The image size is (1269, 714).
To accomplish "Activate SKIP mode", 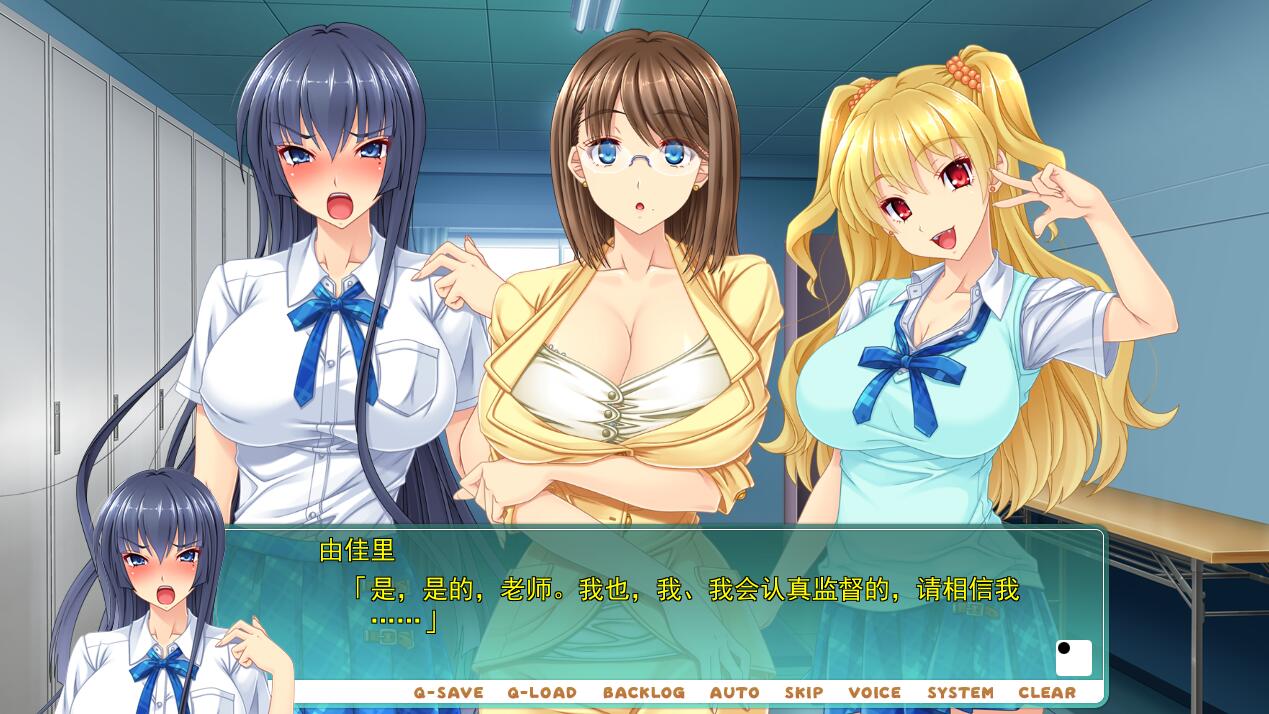I will click(803, 692).
